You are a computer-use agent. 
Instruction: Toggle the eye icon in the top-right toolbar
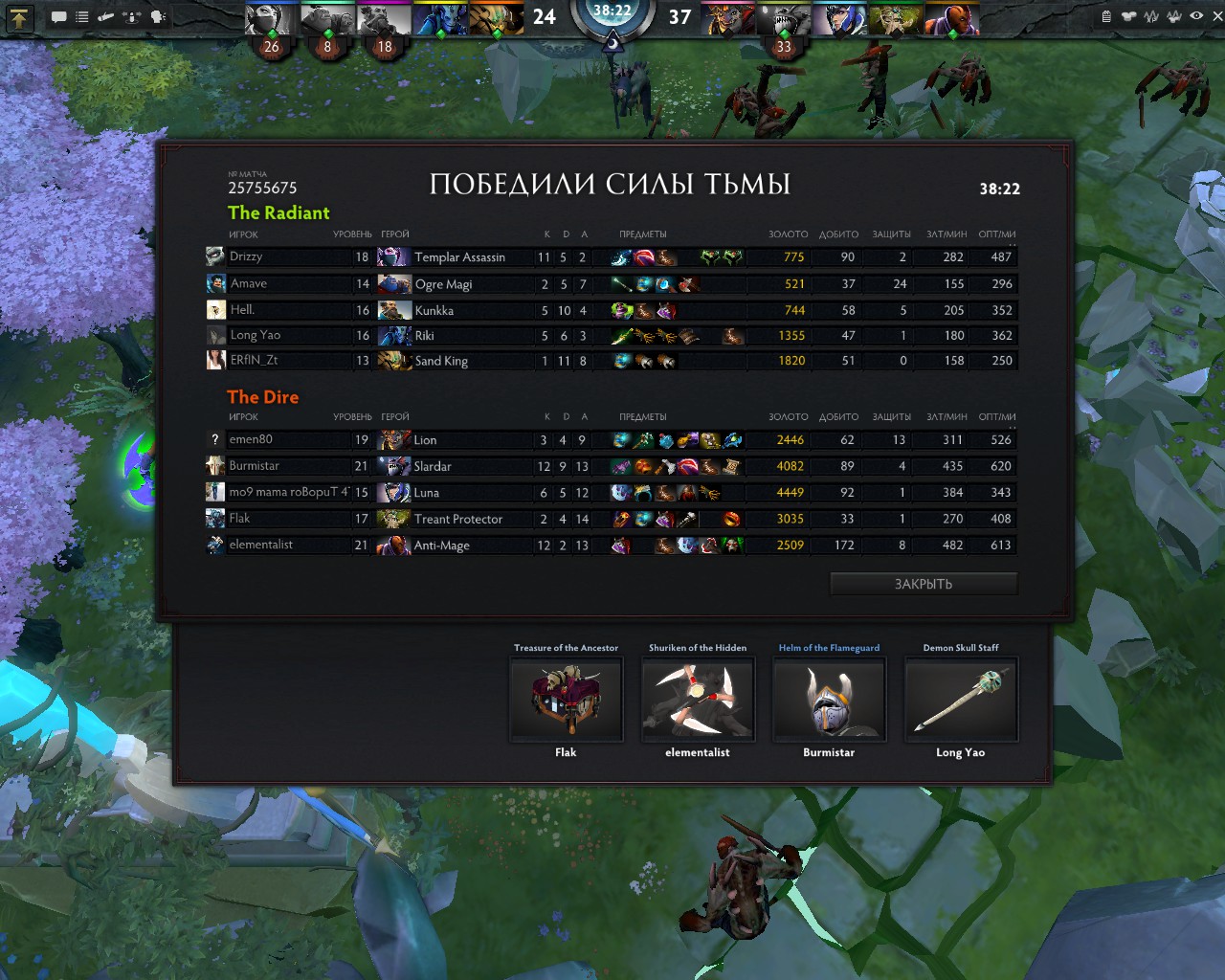(1196, 16)
